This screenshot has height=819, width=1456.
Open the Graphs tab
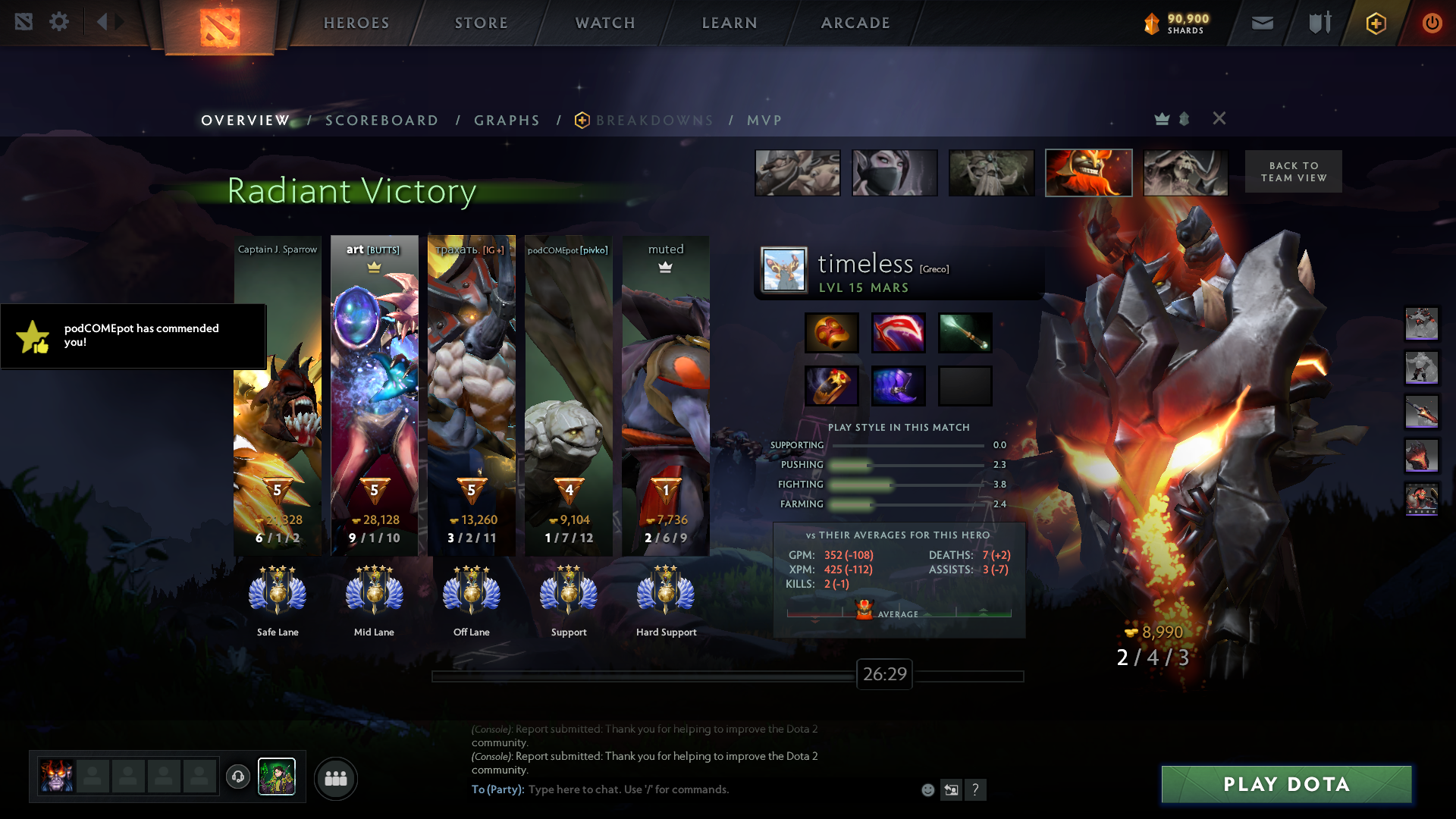(x=507, y=121)
